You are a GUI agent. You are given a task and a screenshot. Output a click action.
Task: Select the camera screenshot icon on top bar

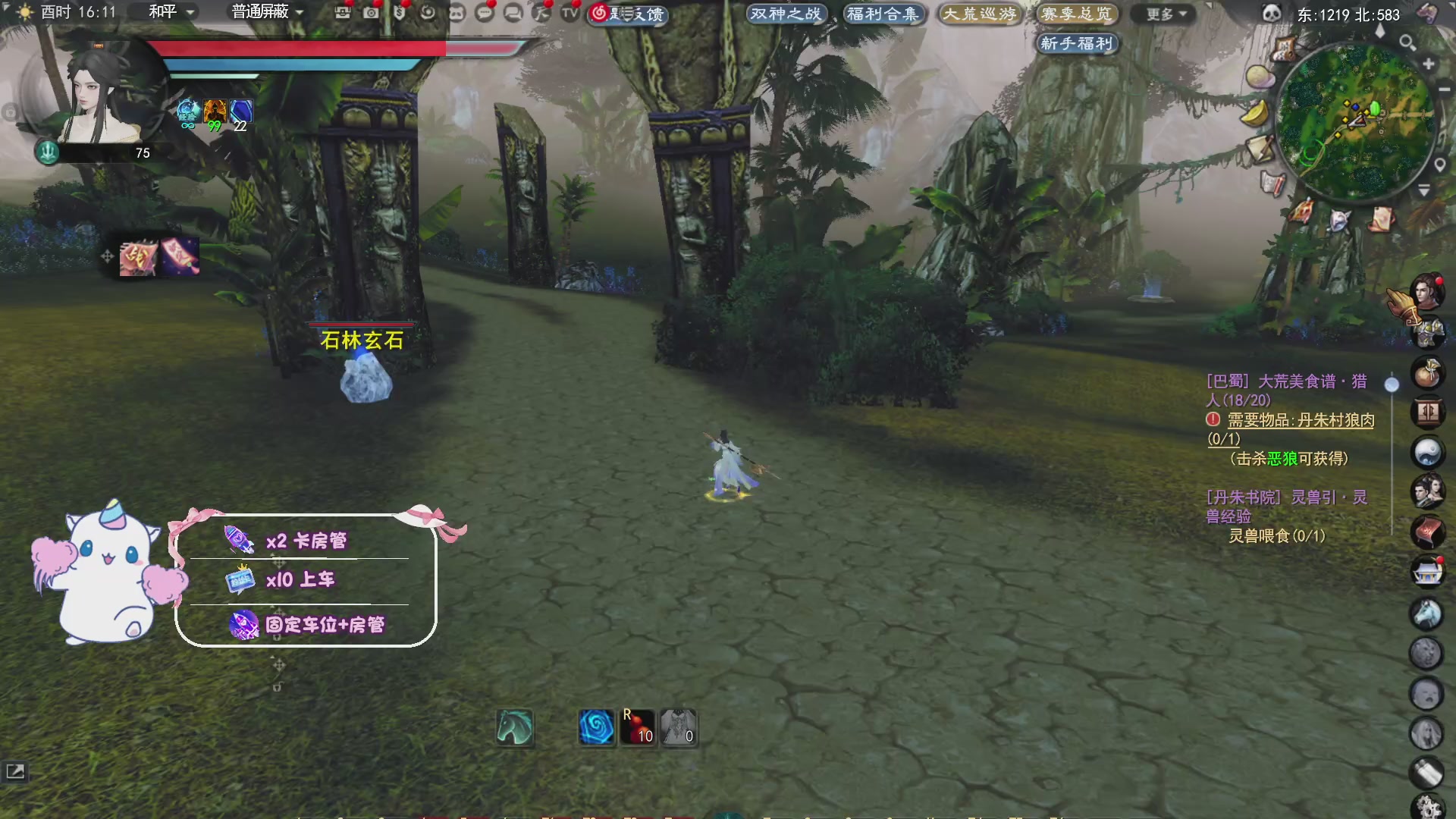371,13
